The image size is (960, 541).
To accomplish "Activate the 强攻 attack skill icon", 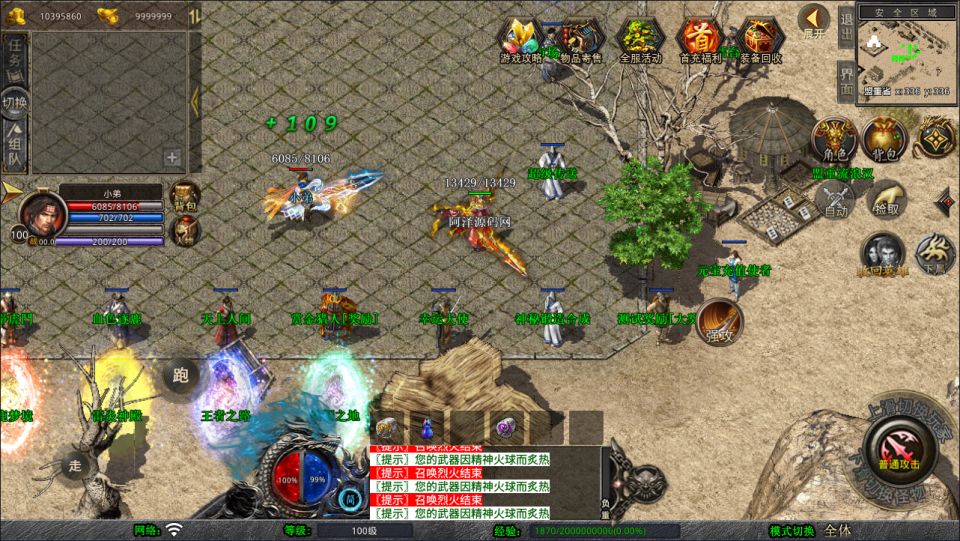I will coord(720,320).
